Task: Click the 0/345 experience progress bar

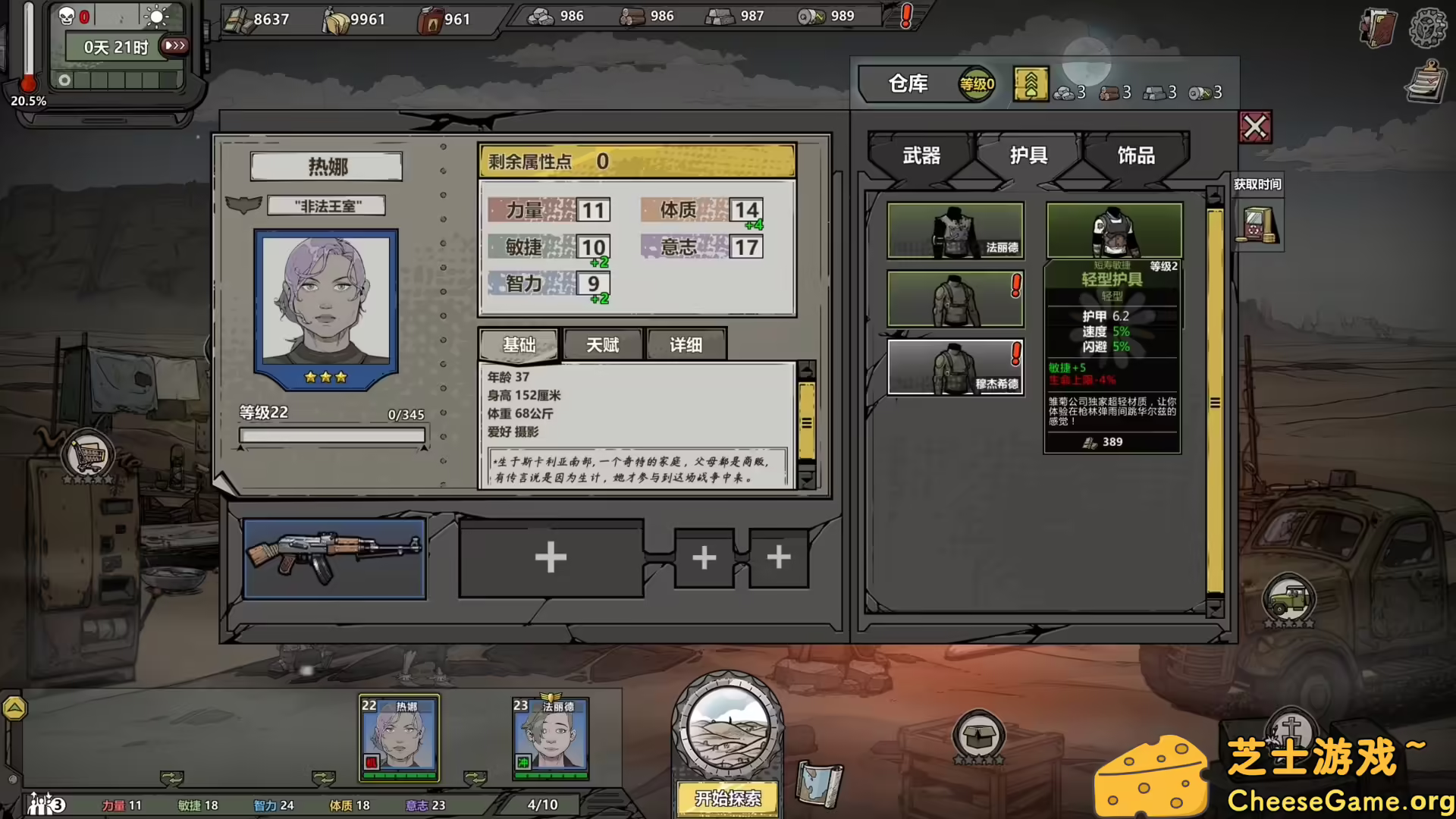Action: (x=332, y=435)
